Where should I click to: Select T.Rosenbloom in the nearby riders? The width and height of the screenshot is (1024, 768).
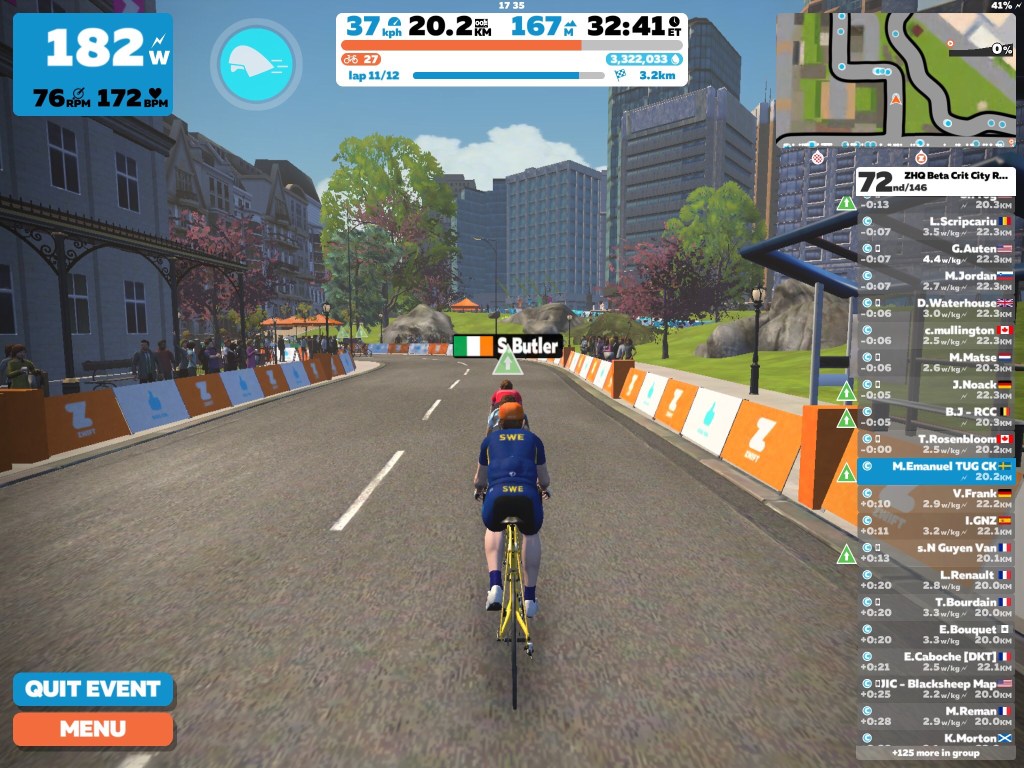[x=936, y=444]
